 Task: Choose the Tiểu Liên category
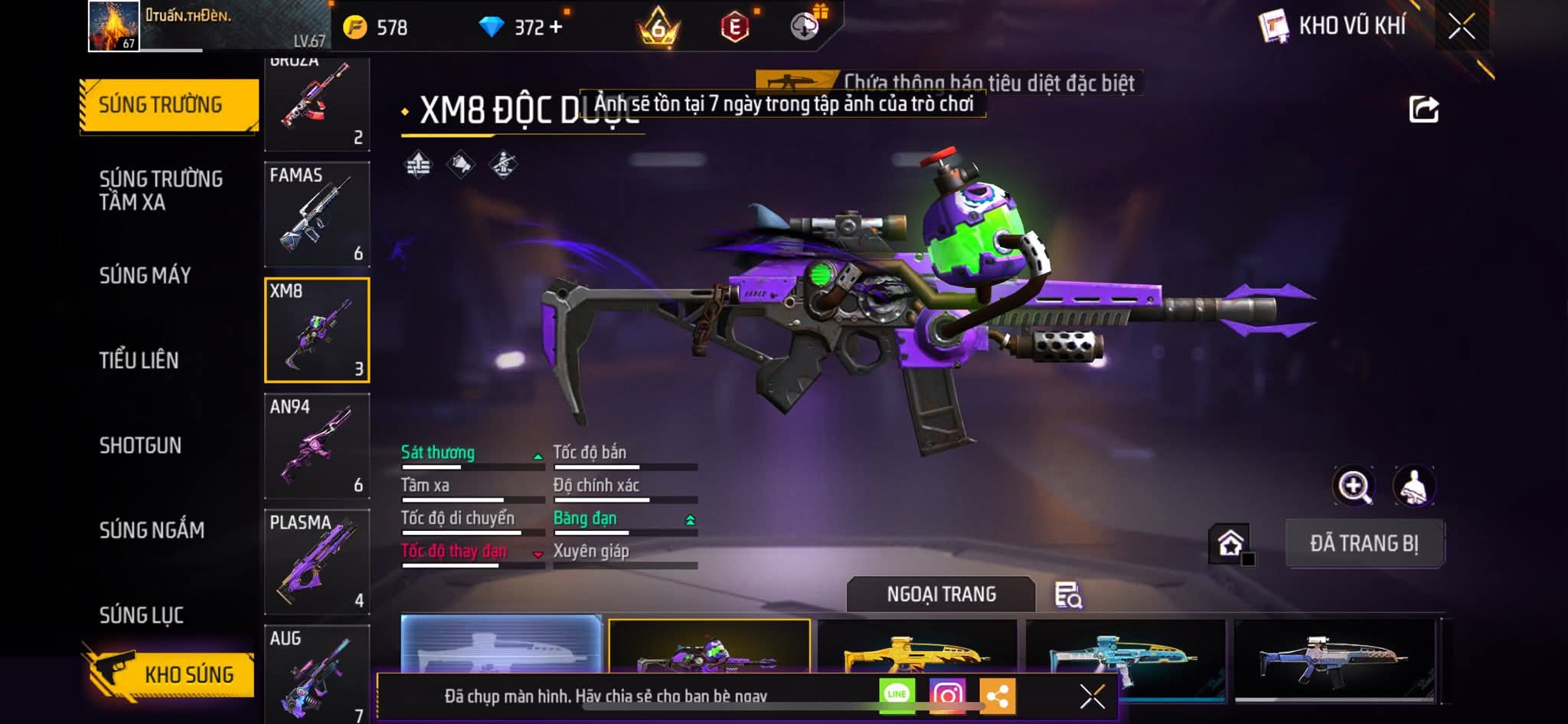click(x=139, y=360)
